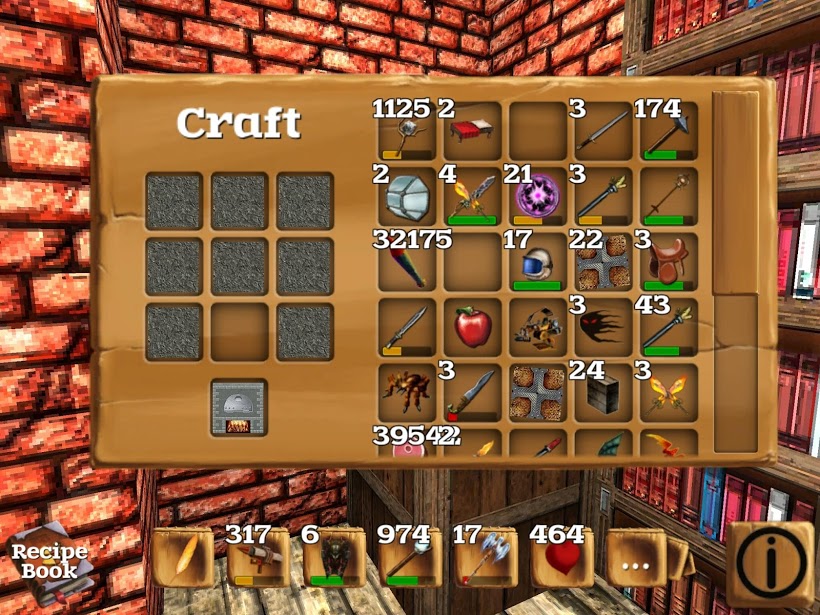
Task: Pick the red bed inventory slot
Action: point(472,131)
